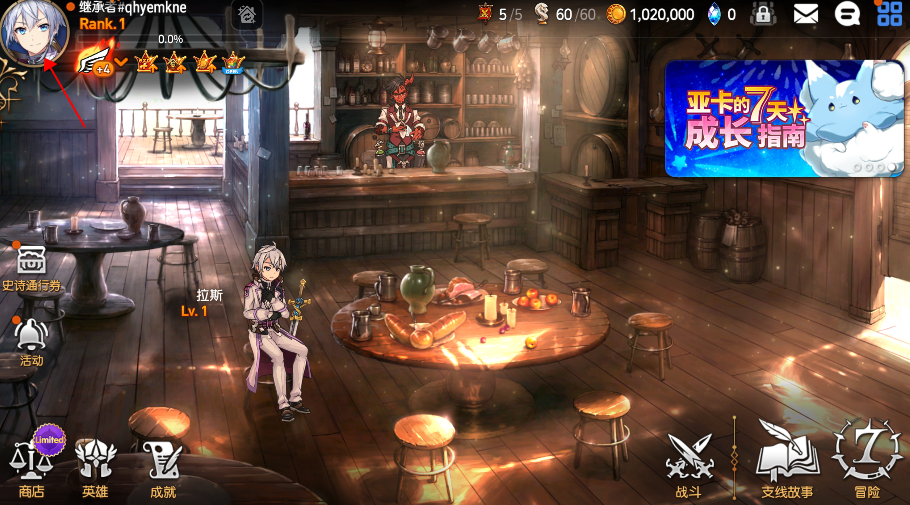This screenshot has height=505, width=910.
Task: Open the chat bubble icon
Action: [x=846, y=14]
